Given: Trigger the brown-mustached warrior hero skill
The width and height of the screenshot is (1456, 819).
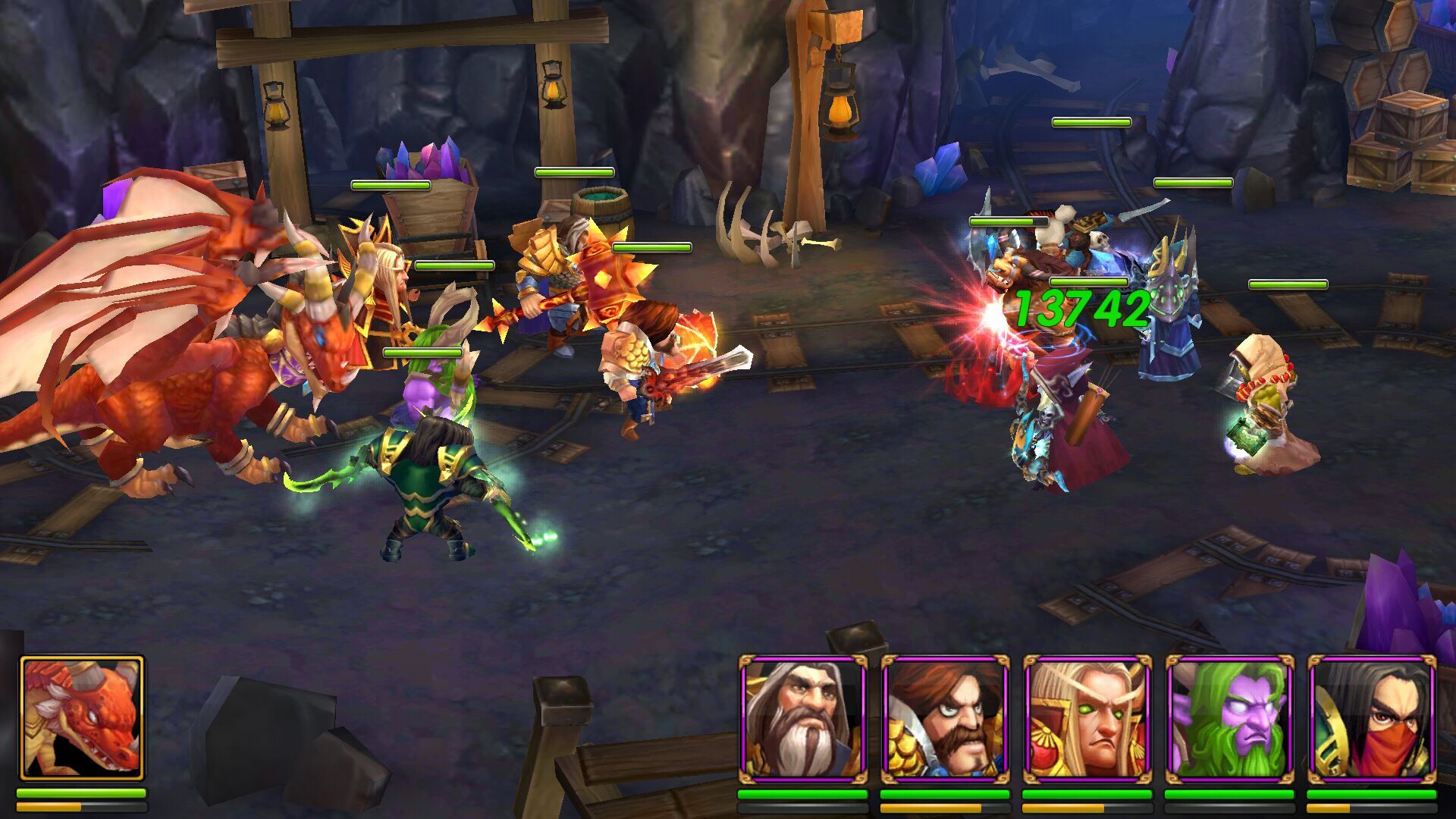Looking at the screenshot, I should click(945, 719).
